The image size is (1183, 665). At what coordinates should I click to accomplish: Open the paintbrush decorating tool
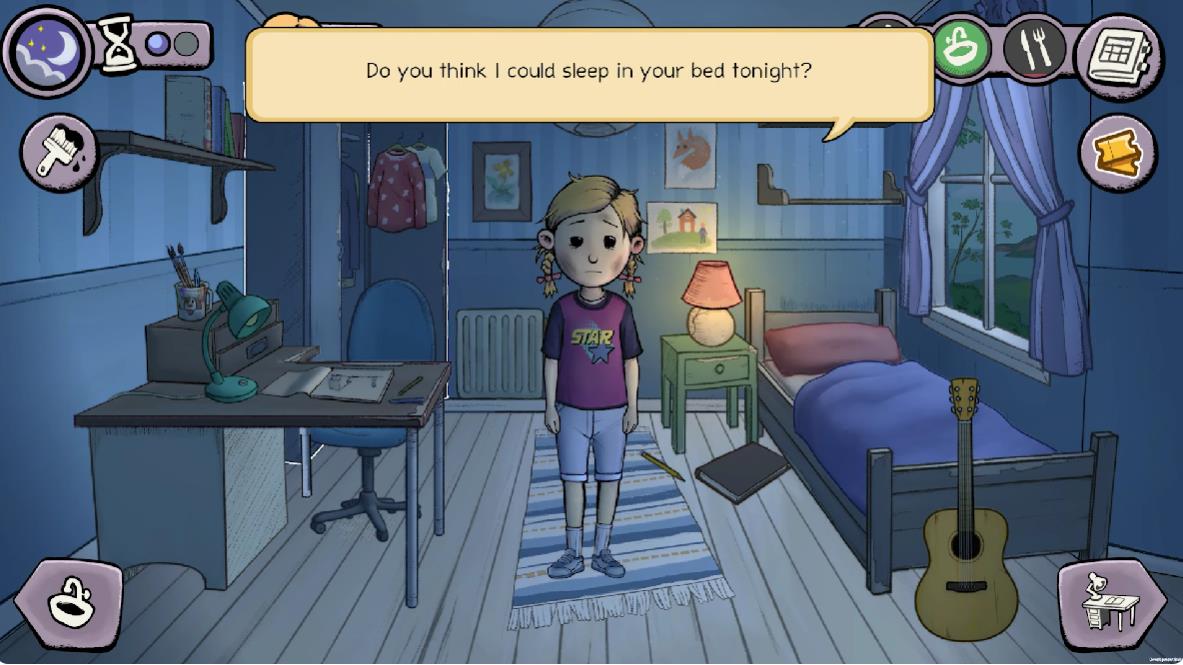[x=58, y=152]
